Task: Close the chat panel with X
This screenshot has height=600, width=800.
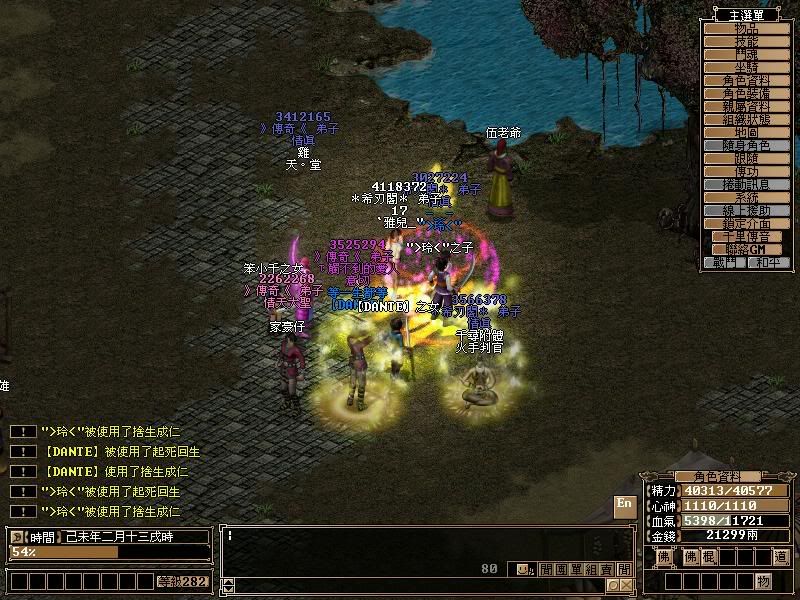Action: [626, 585]
